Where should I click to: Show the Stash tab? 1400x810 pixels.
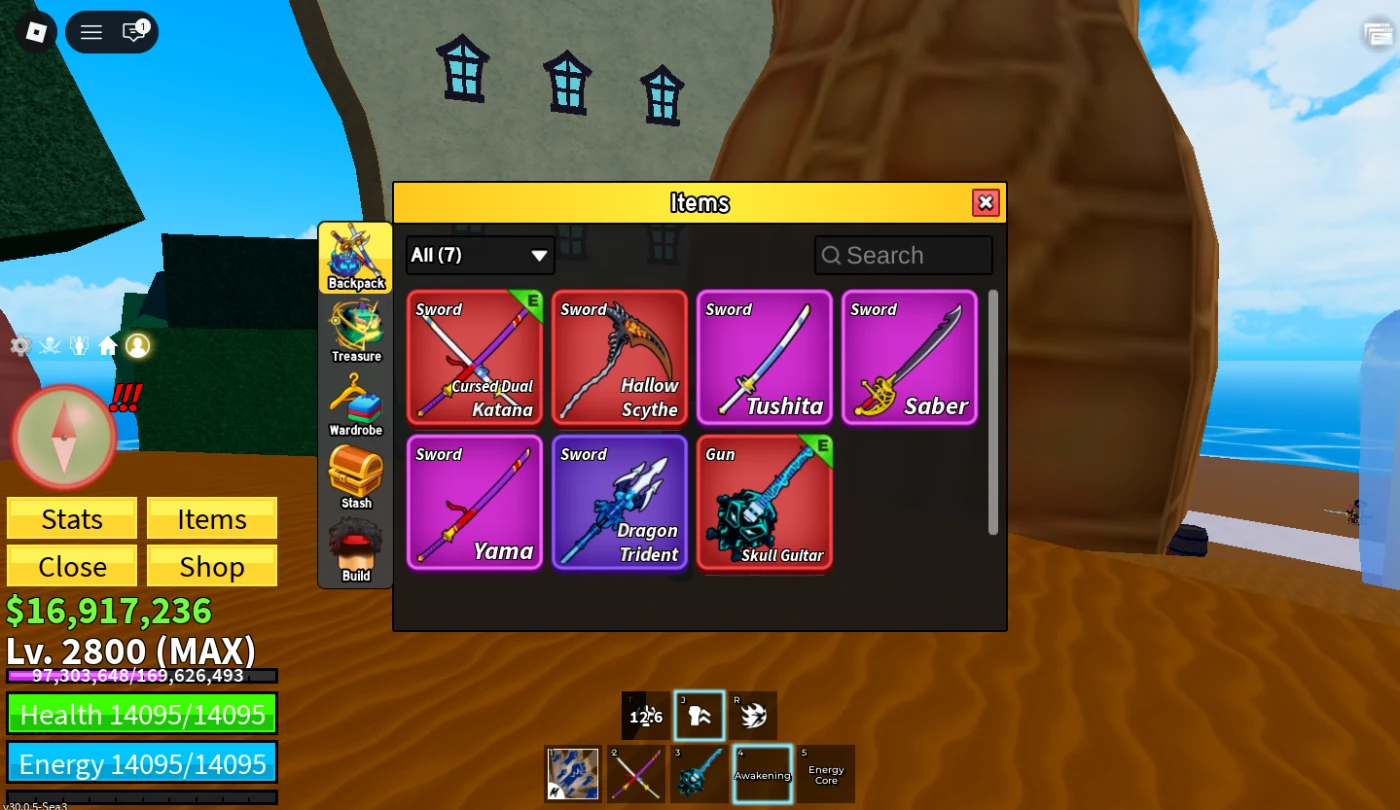coord(356,477)
